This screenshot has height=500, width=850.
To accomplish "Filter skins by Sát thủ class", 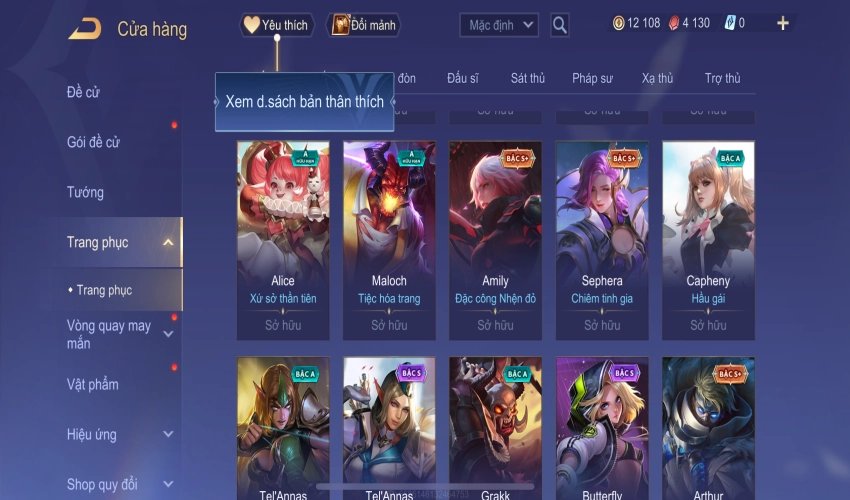I will pyautogui.click(x=527, y=78).
